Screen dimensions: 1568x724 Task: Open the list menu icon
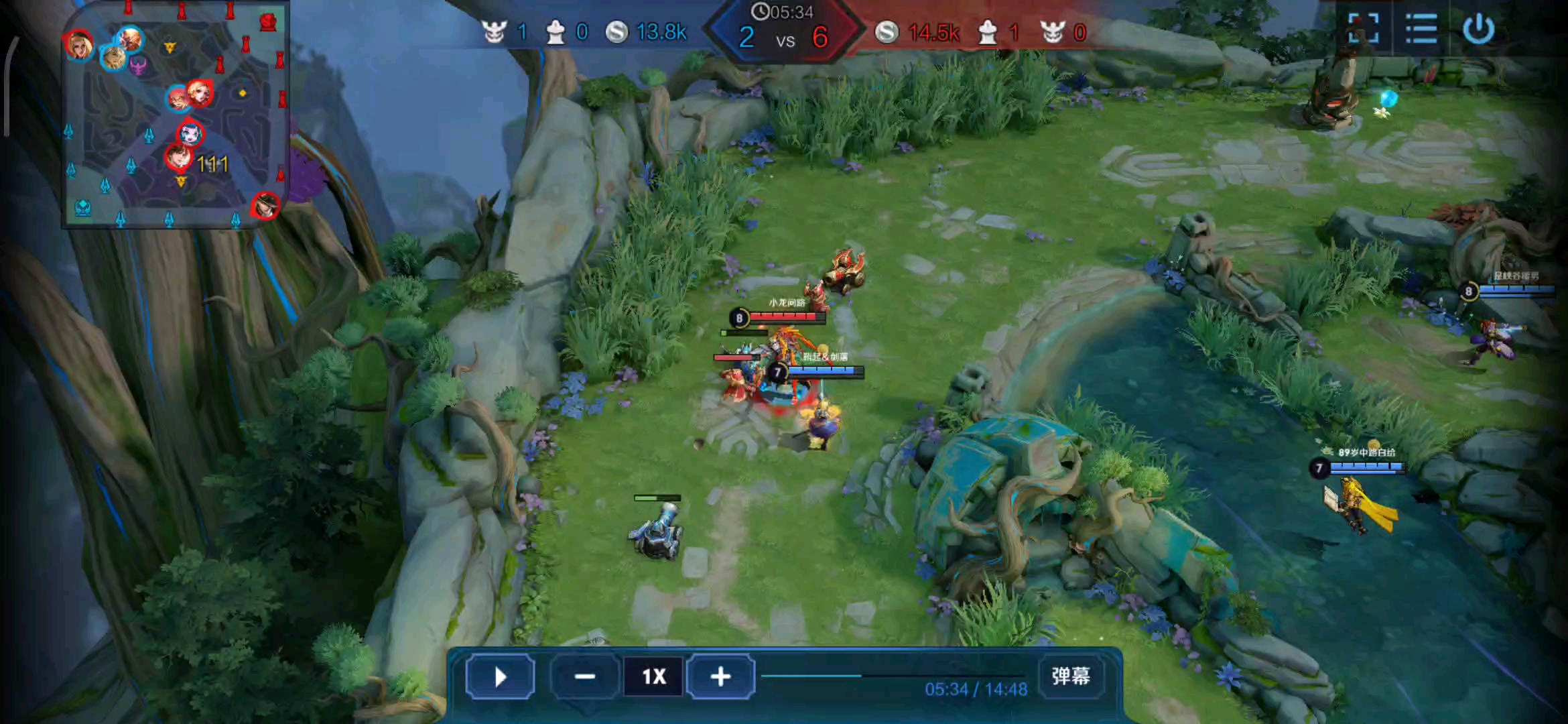coord(1421,29)
